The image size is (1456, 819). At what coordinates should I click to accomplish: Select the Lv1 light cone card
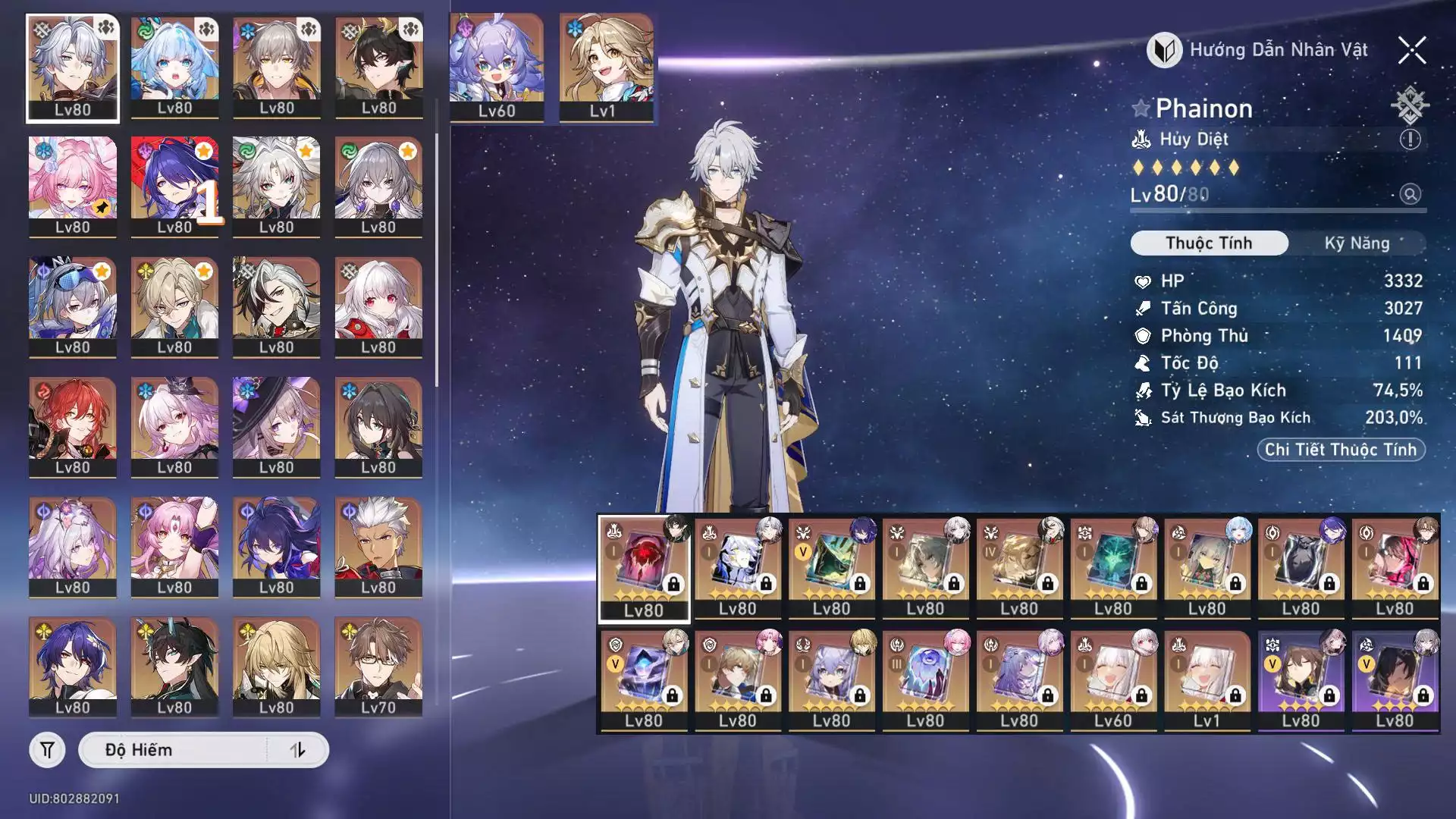click(1207, 679)
